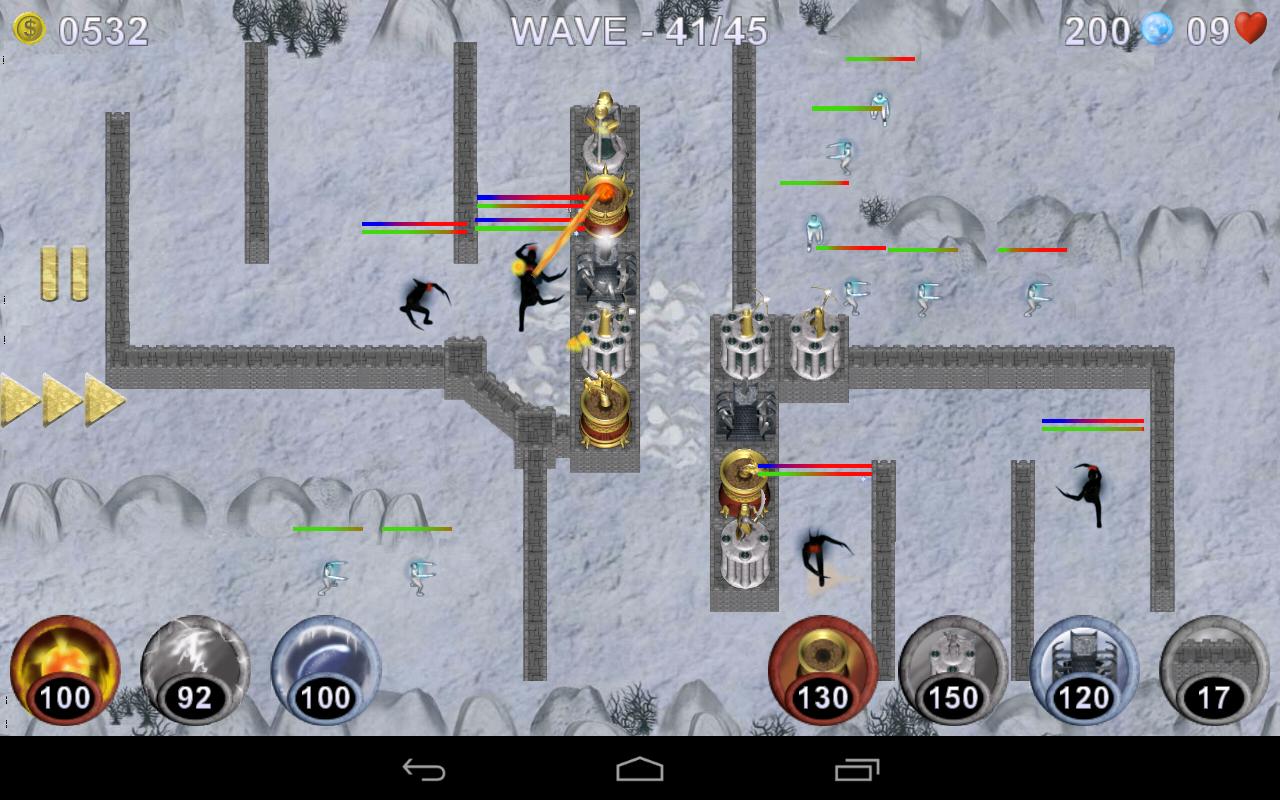The height and width of the screenshot is (800, 1280).
Task: Select the golden statue tower at the top
Action: tap(601, 120)
